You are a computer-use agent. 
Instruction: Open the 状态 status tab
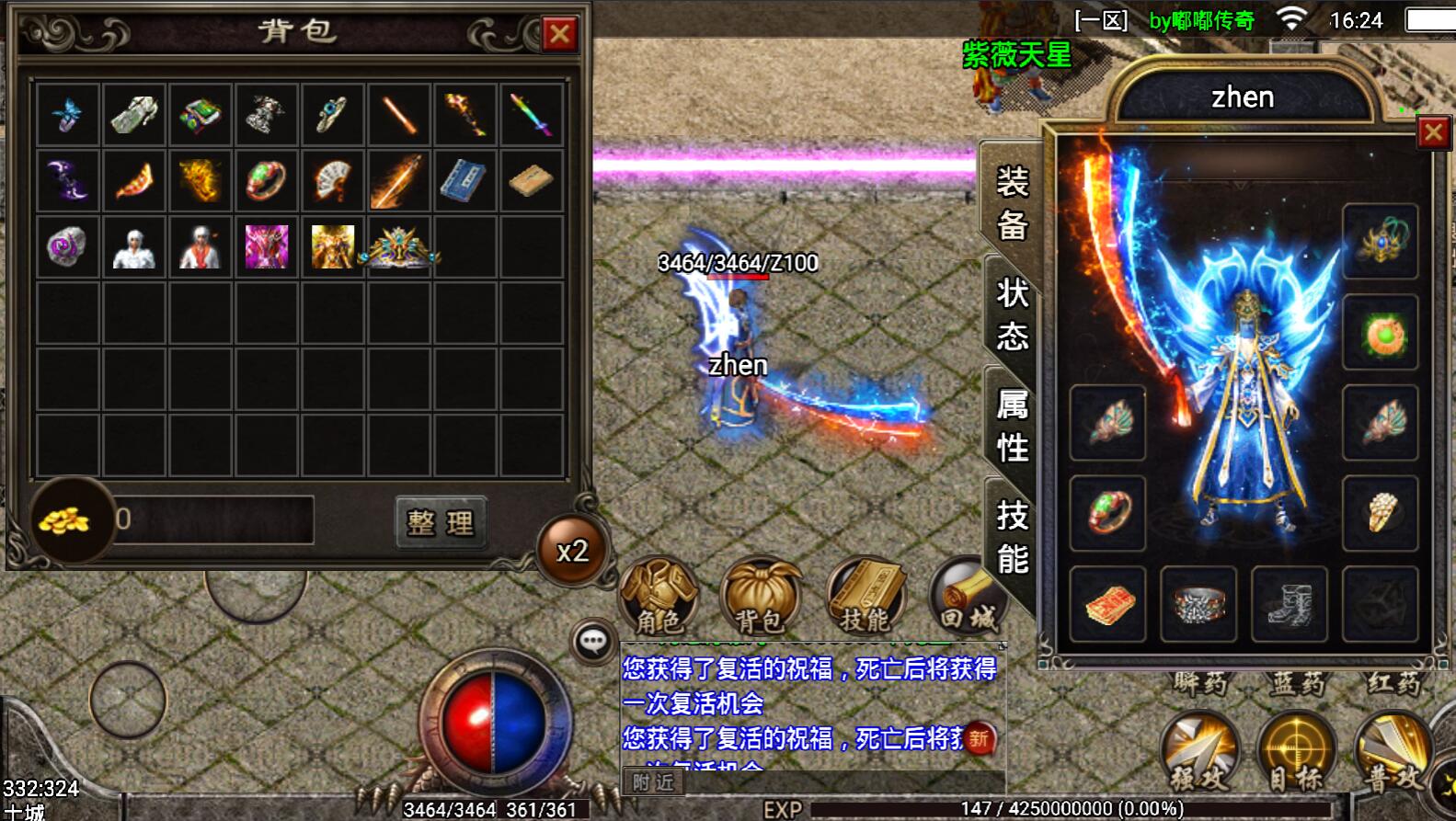1012,314
